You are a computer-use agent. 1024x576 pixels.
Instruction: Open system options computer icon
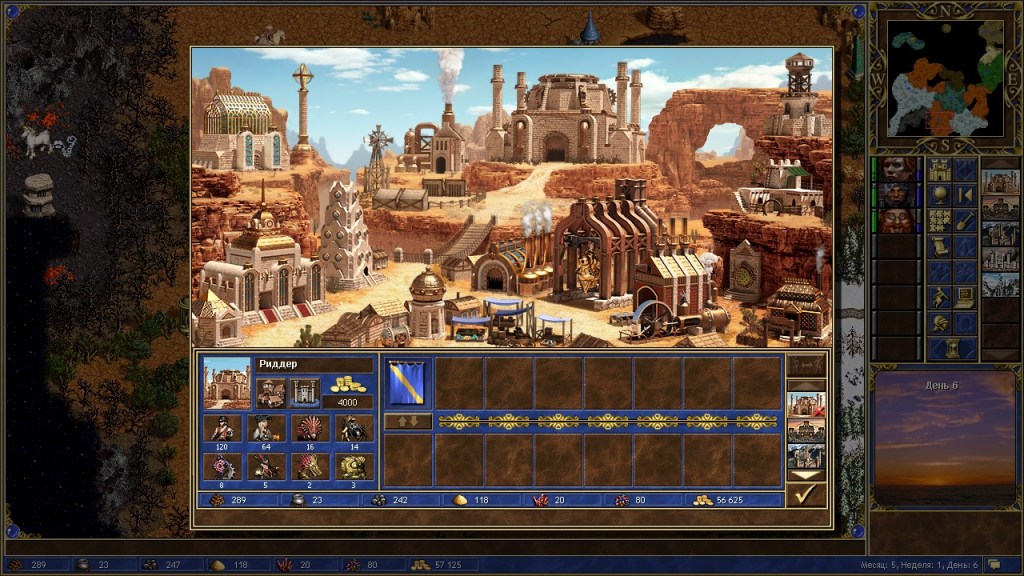pyautogui.click(x=964, y=297)
